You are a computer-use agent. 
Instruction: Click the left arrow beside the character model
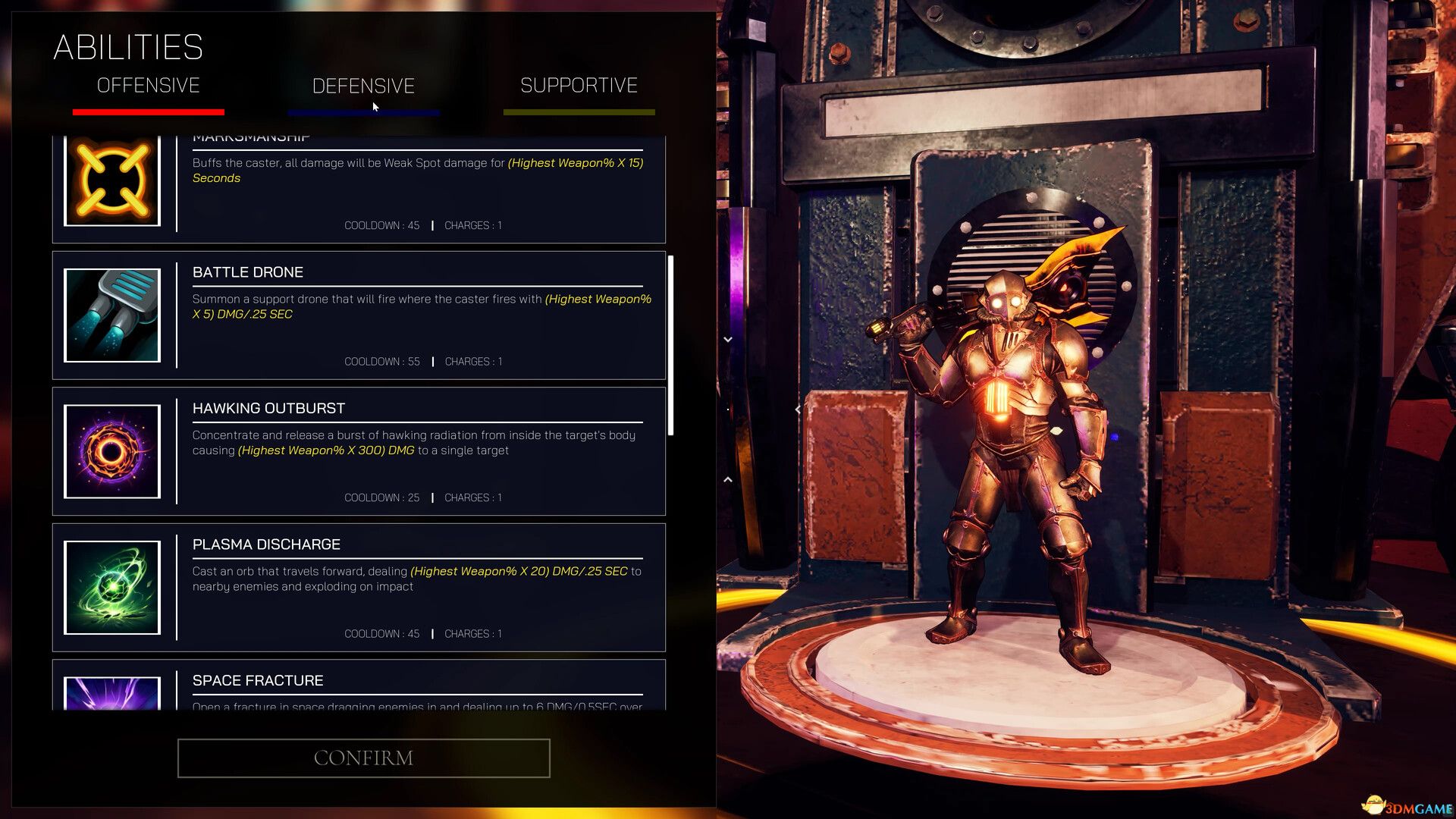(797, 409)
